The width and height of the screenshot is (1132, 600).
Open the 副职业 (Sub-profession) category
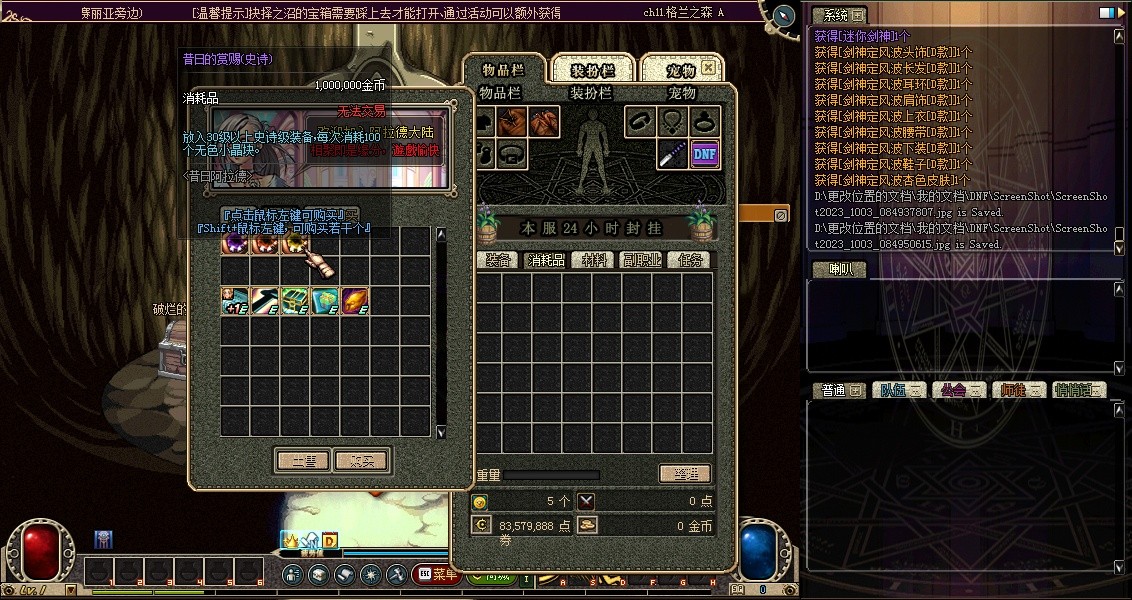click(x=641, y=260)
